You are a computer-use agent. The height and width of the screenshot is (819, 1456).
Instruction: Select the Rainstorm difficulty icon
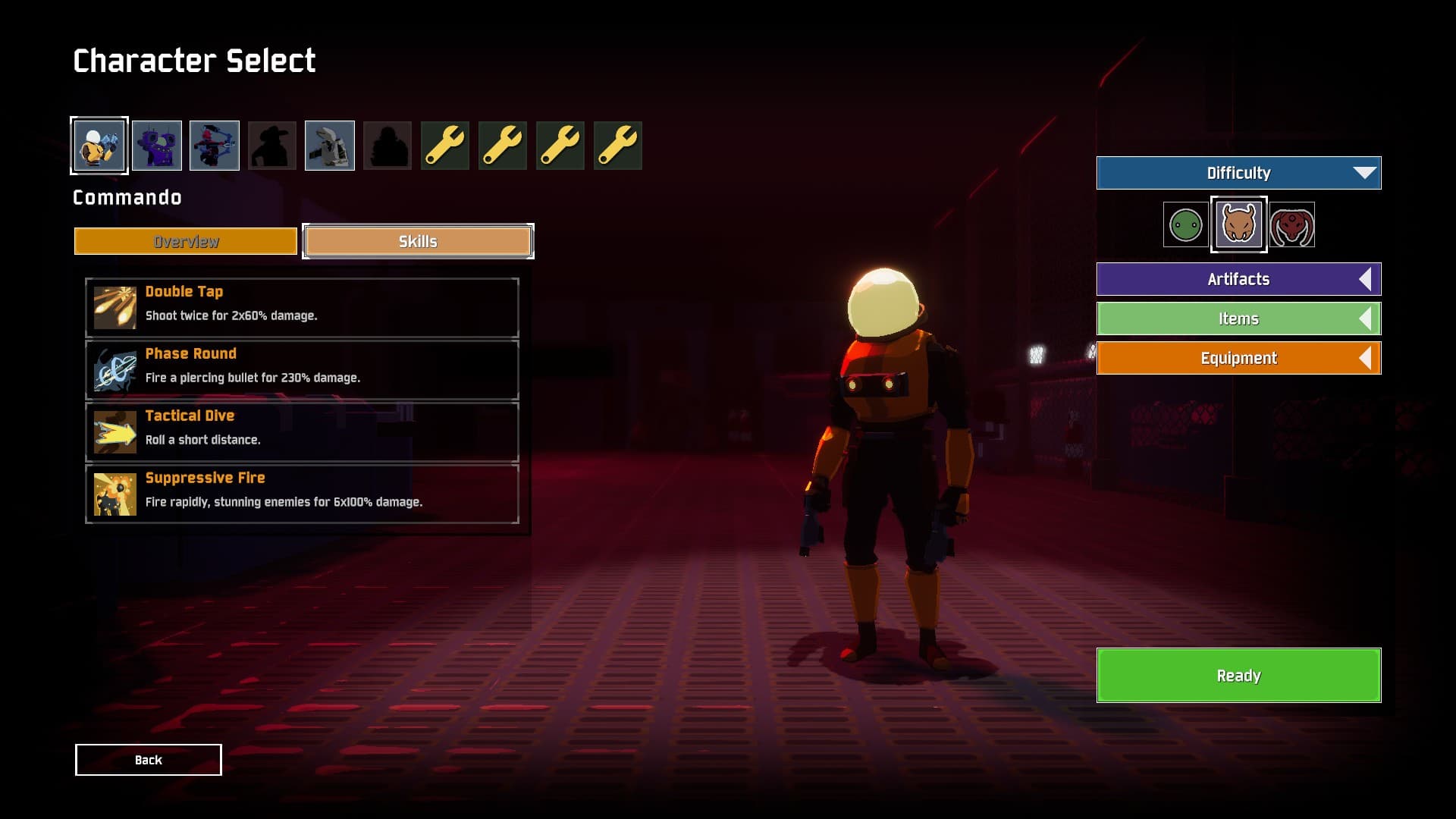click(1238, 224)
